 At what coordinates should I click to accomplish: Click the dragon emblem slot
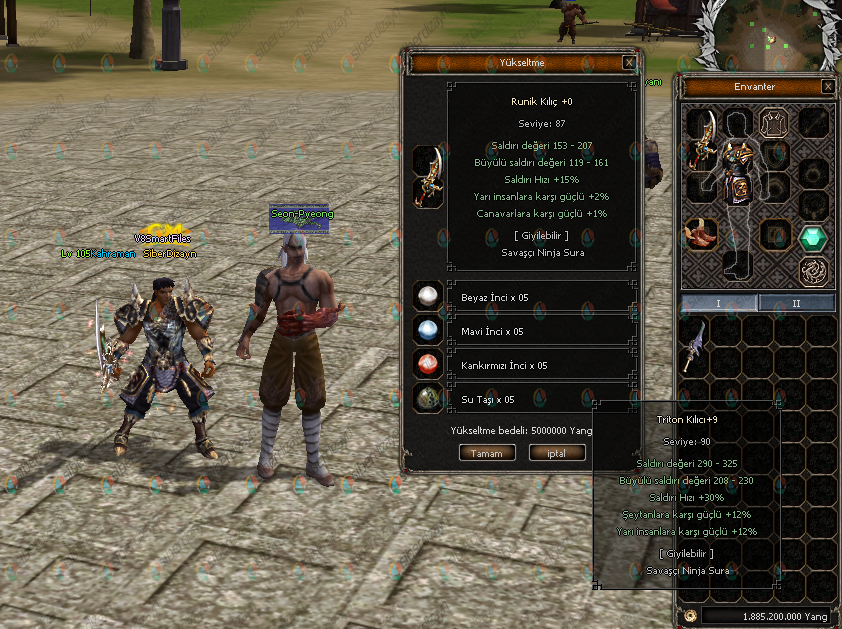coord(812,271)
